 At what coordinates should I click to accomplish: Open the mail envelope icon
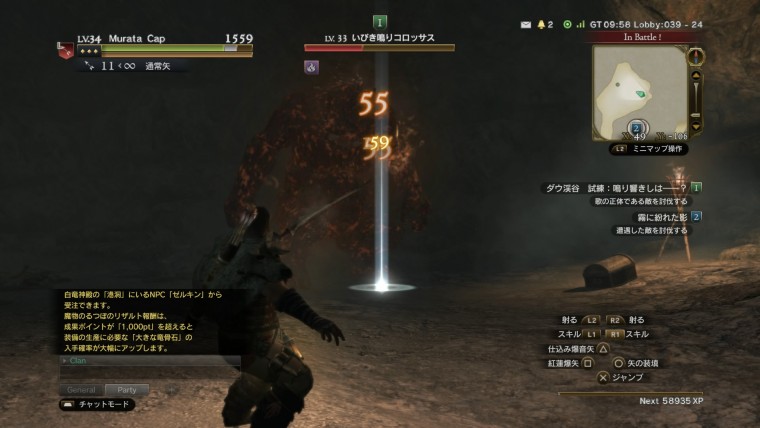[526, 23]
